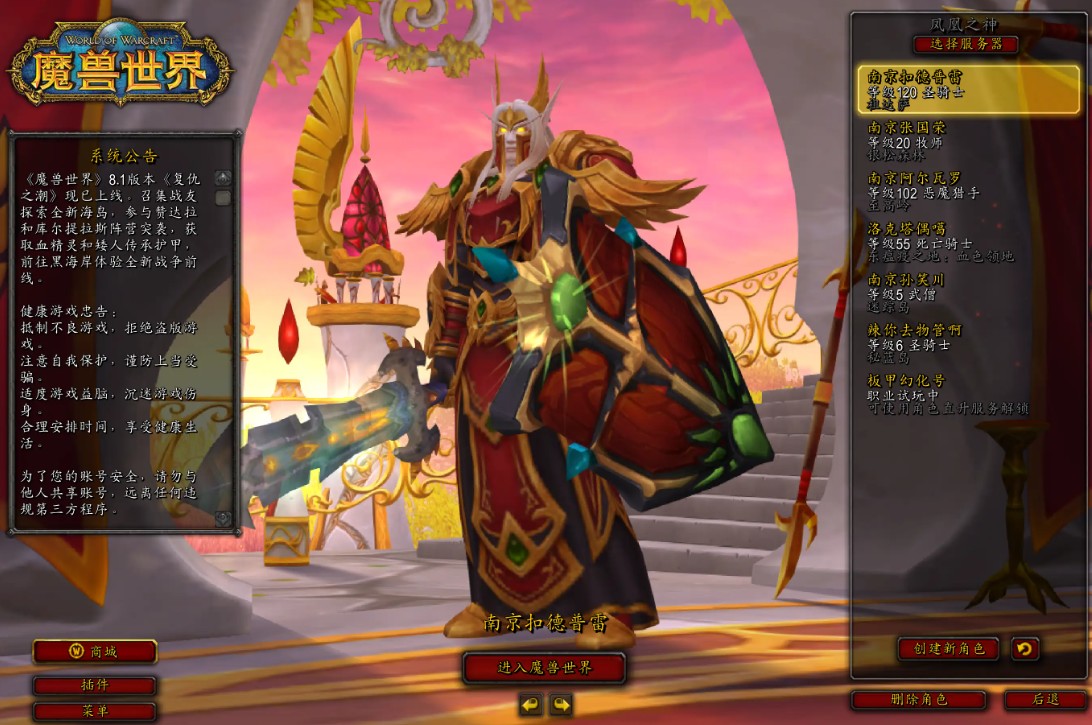1092x725 pixels.
Task: Click the announcement panel's scroll-down arrow
Action: click(223, 519)
